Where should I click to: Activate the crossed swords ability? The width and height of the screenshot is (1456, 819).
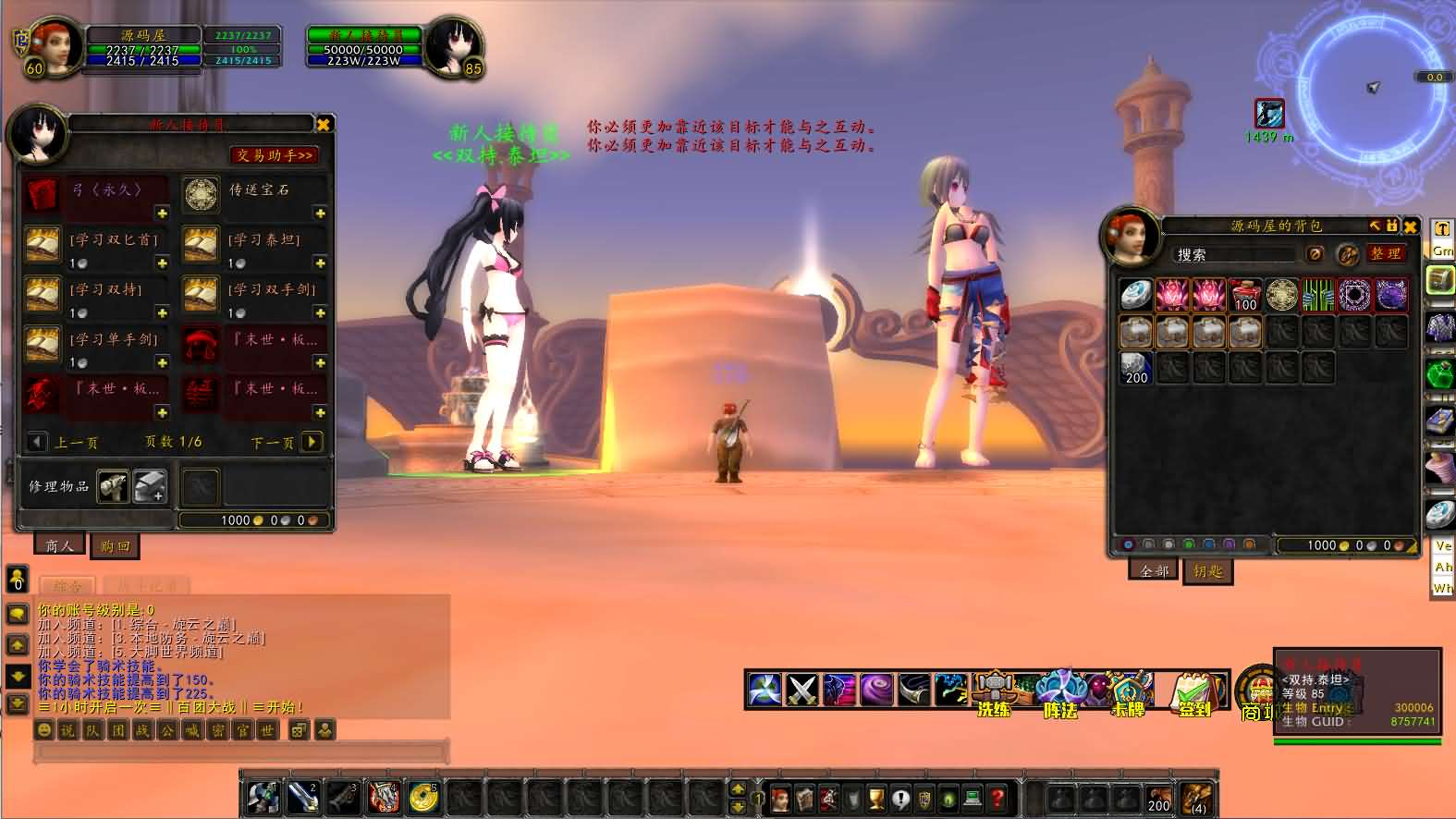[x=801, y=690]
